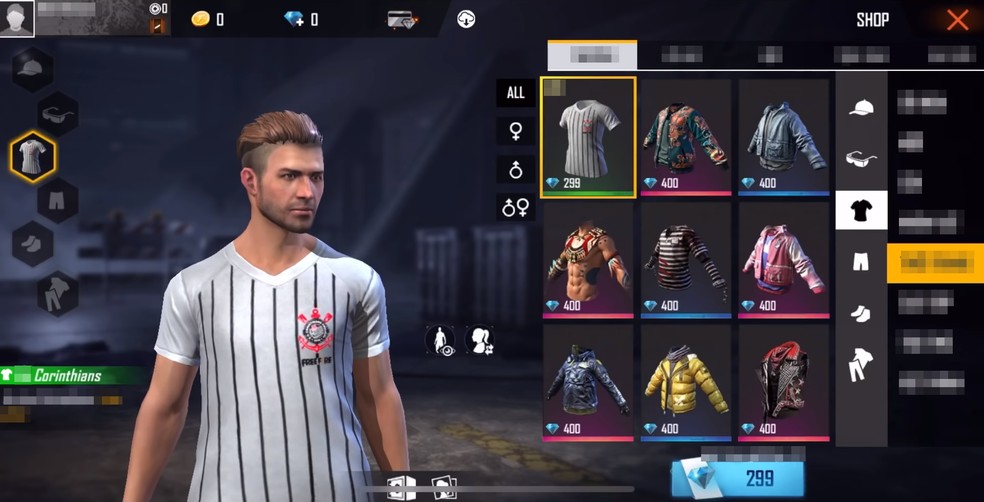Pick the tattooed shirtless wrestler top

pos(588,259)
